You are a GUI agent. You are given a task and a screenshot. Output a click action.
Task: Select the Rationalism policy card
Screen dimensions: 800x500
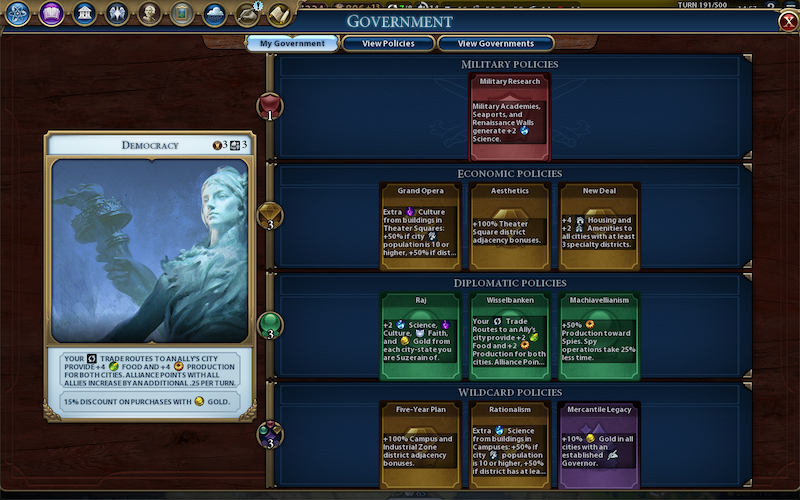(510, 445)
